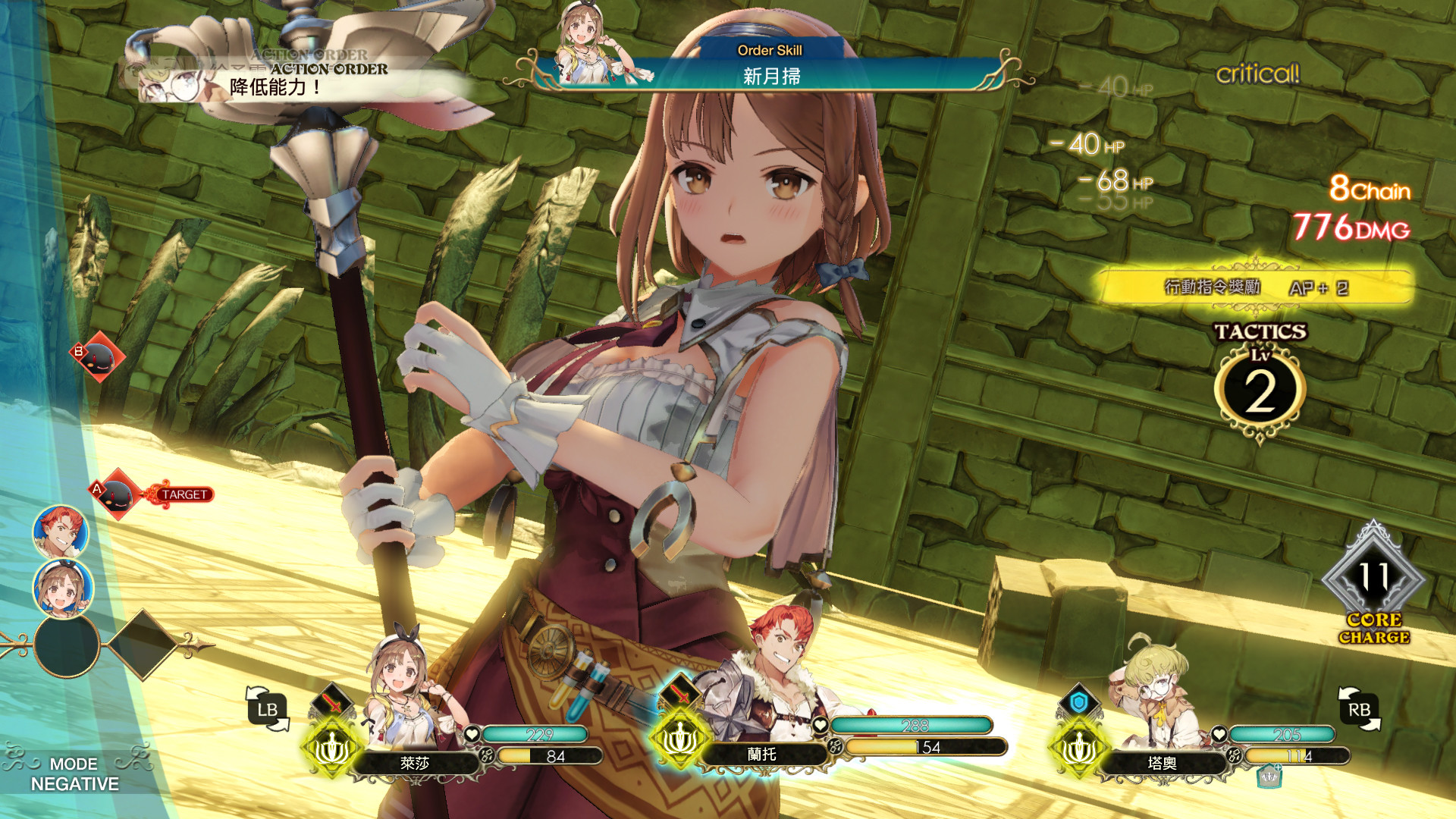Click the Core Charge diamond counter

point(1373,580)
